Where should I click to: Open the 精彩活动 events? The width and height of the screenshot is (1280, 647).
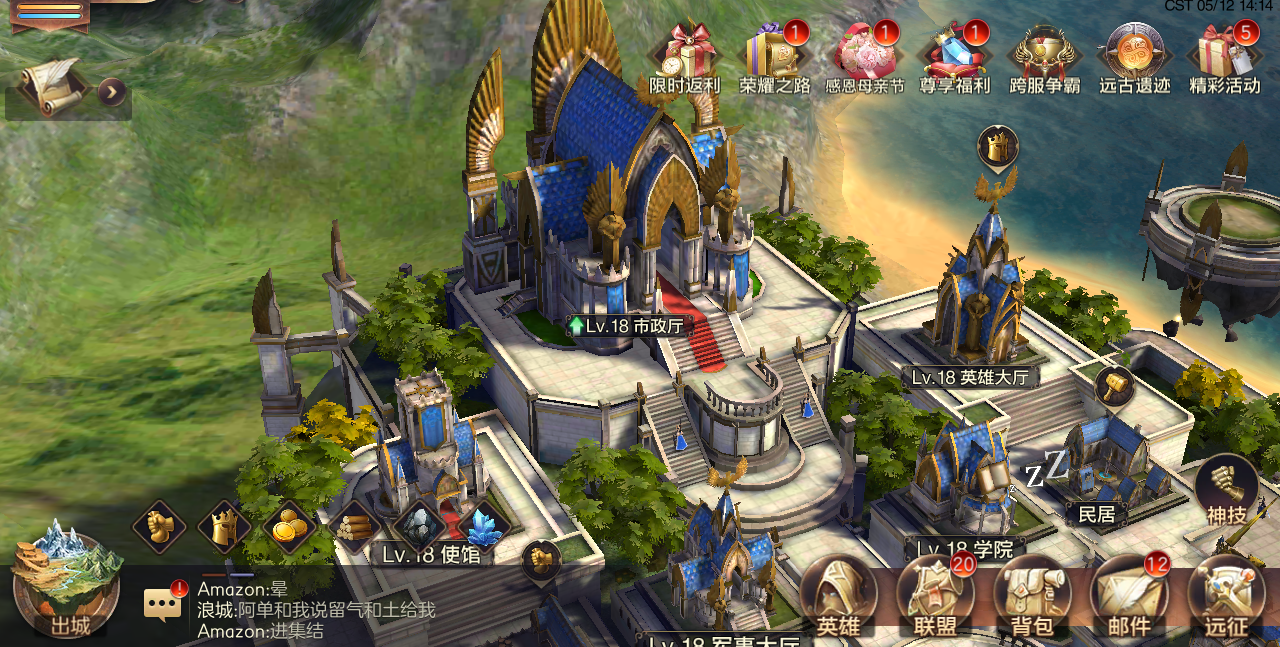[1225, 56]
